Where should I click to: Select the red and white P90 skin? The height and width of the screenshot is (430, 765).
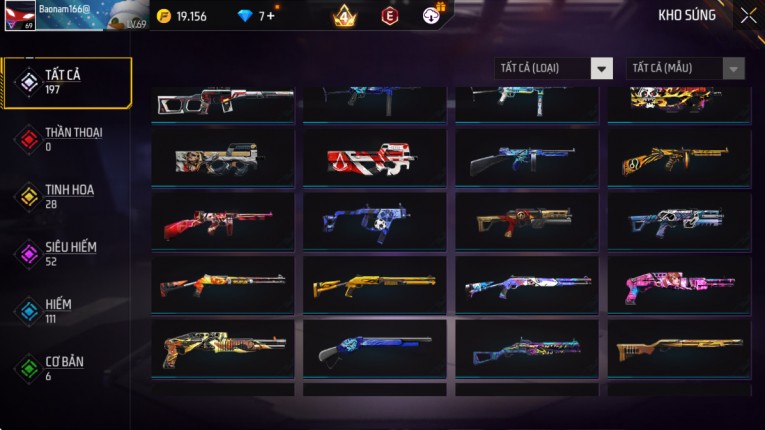[x=374, y=157]
